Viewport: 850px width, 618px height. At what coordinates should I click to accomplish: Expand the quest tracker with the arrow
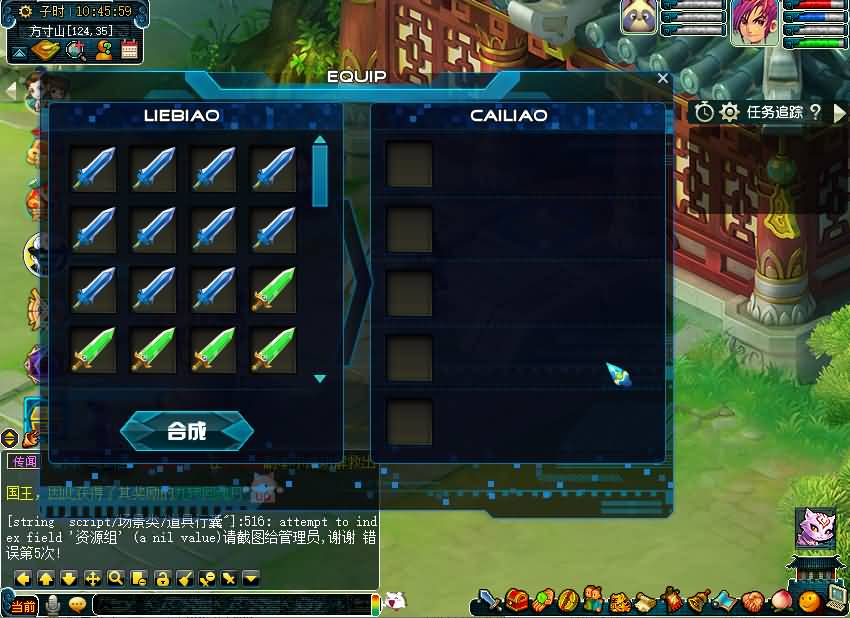(x=839, y=113)
